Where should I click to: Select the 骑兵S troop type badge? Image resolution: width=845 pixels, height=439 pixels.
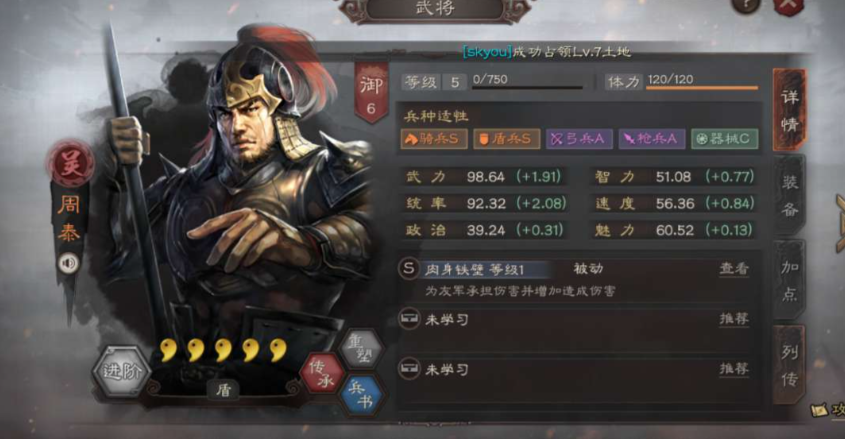434,139
